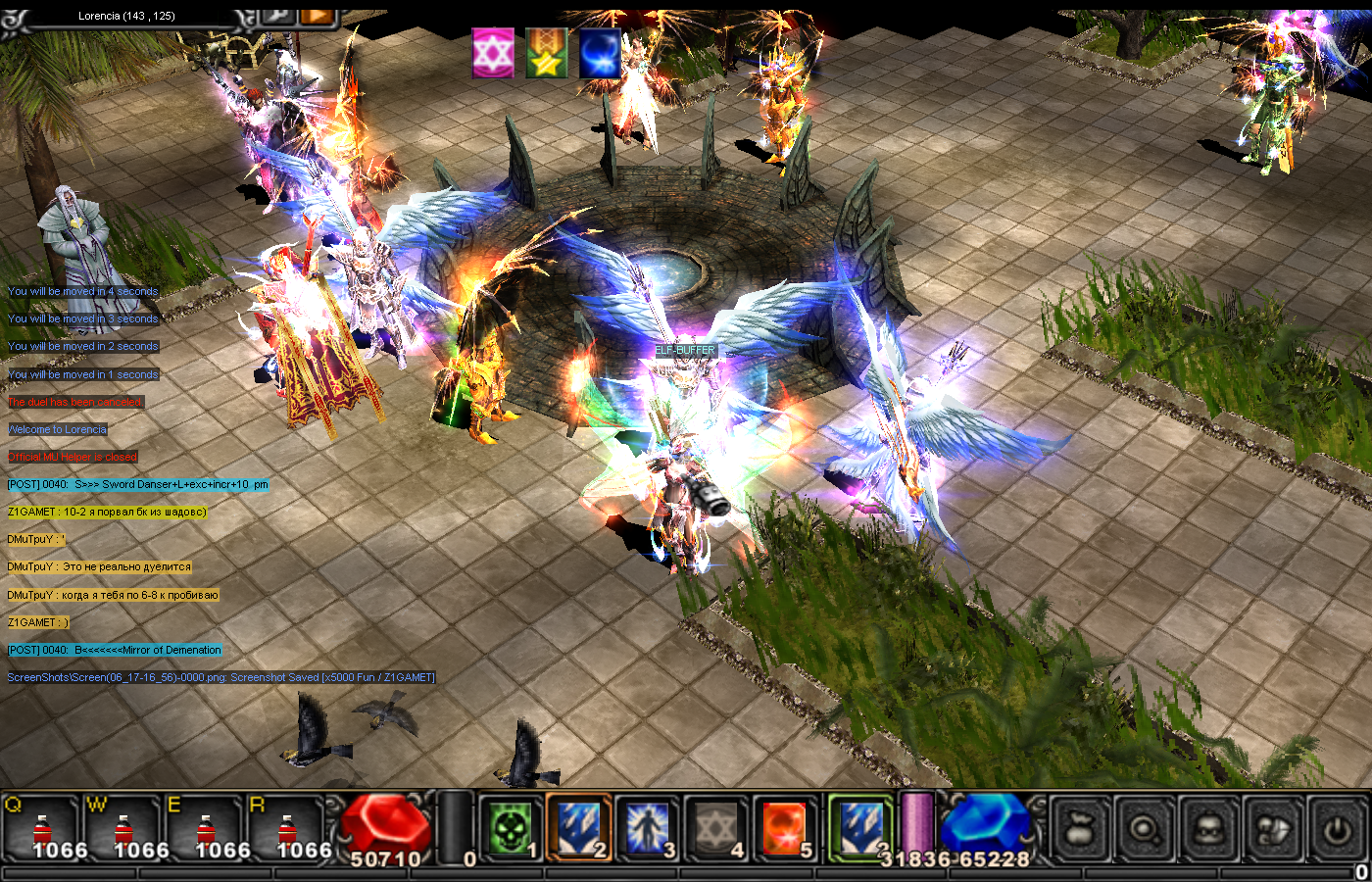Click the power system menu button

coord(1337,830)
